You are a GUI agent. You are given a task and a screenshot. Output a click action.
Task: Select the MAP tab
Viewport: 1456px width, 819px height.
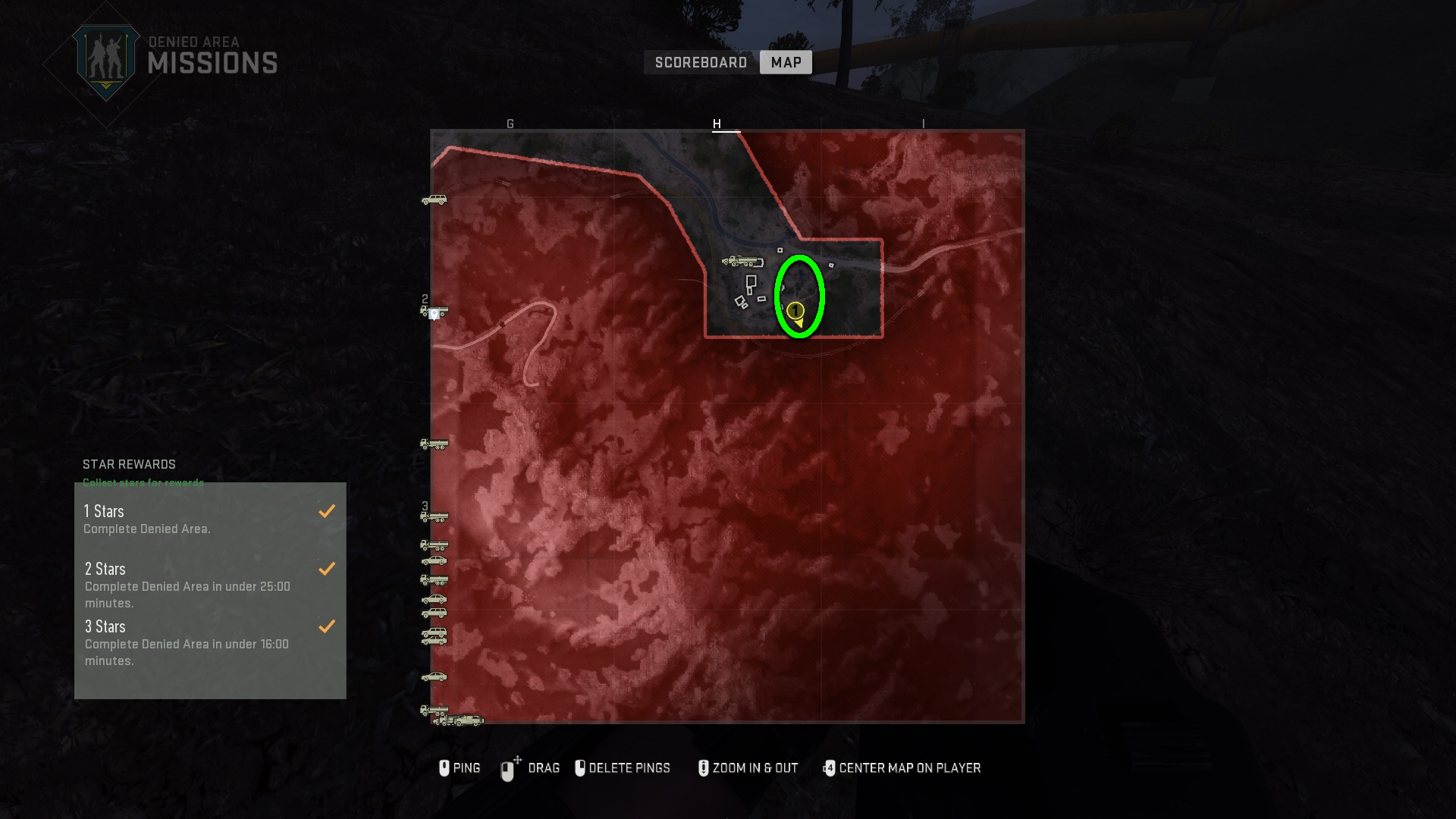pos(786,62)
